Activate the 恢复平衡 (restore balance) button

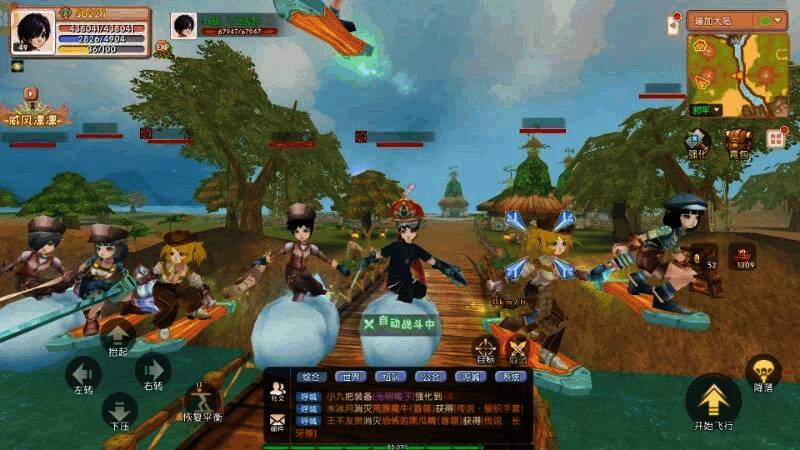[x=203, y=399]
